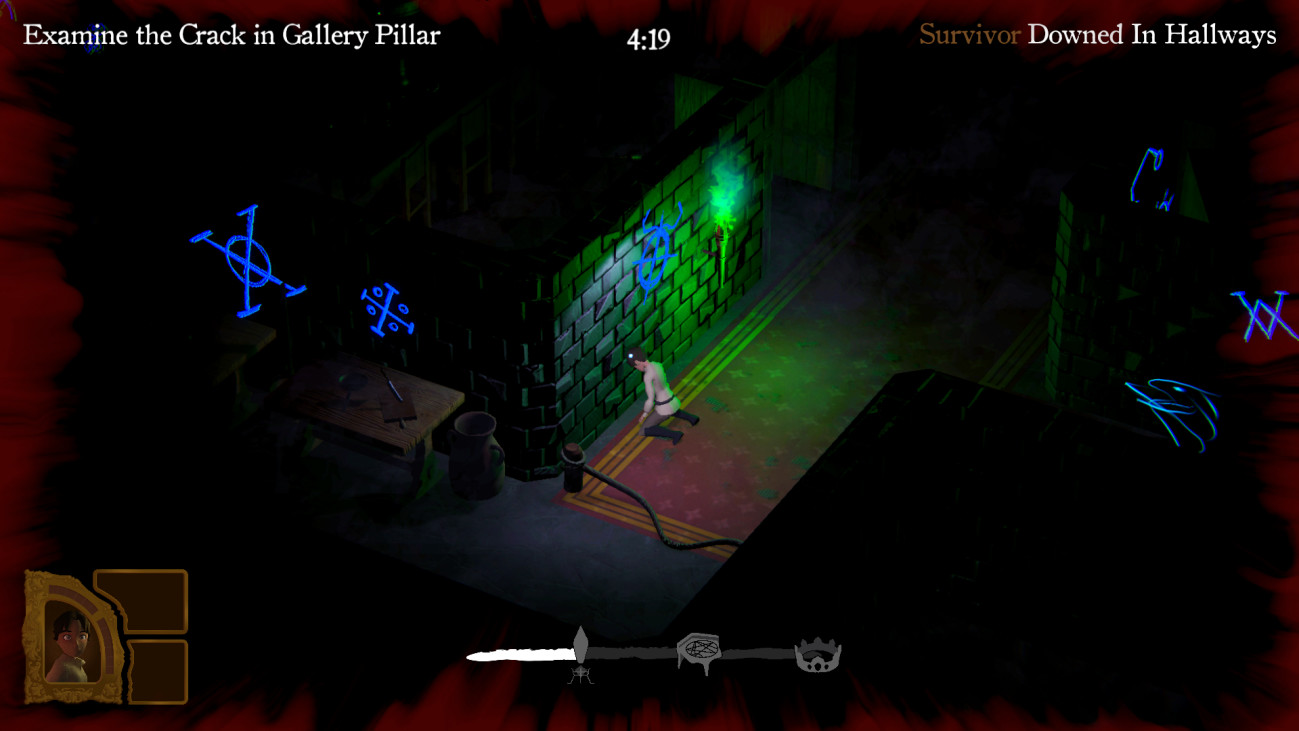Click the 4:19 countdown timer
Image resolution: width=1299 pixels, height=731 pixels.
(x=649, y=38)
